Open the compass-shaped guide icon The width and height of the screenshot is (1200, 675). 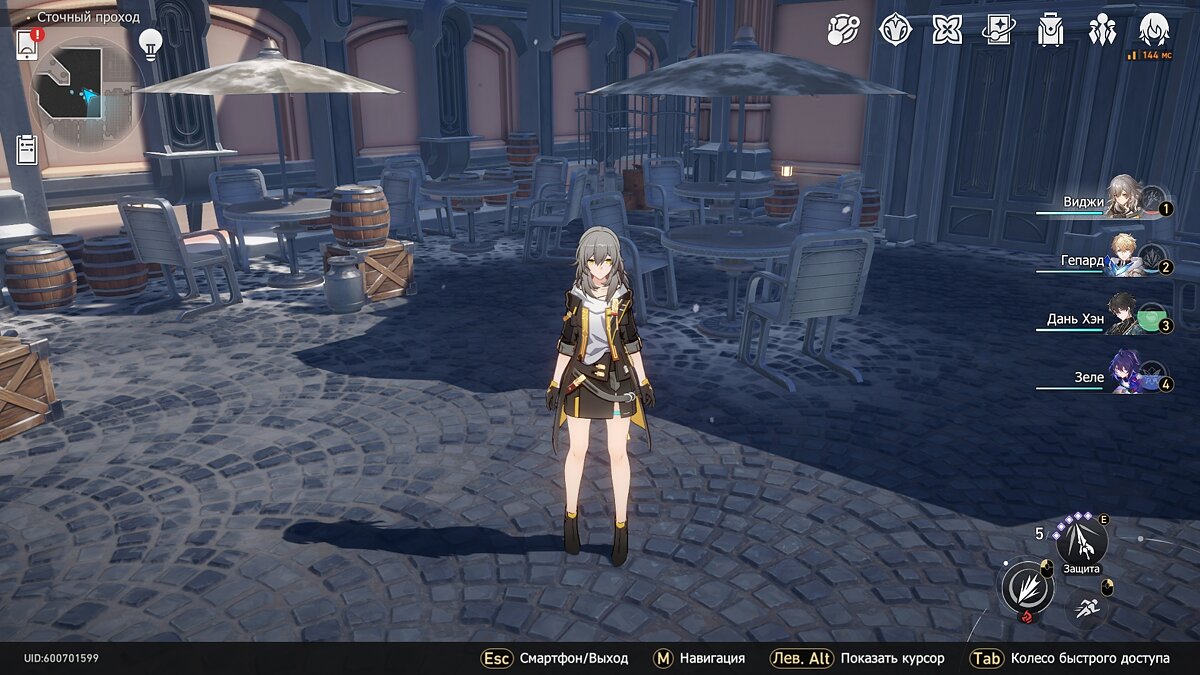[895, 30]
